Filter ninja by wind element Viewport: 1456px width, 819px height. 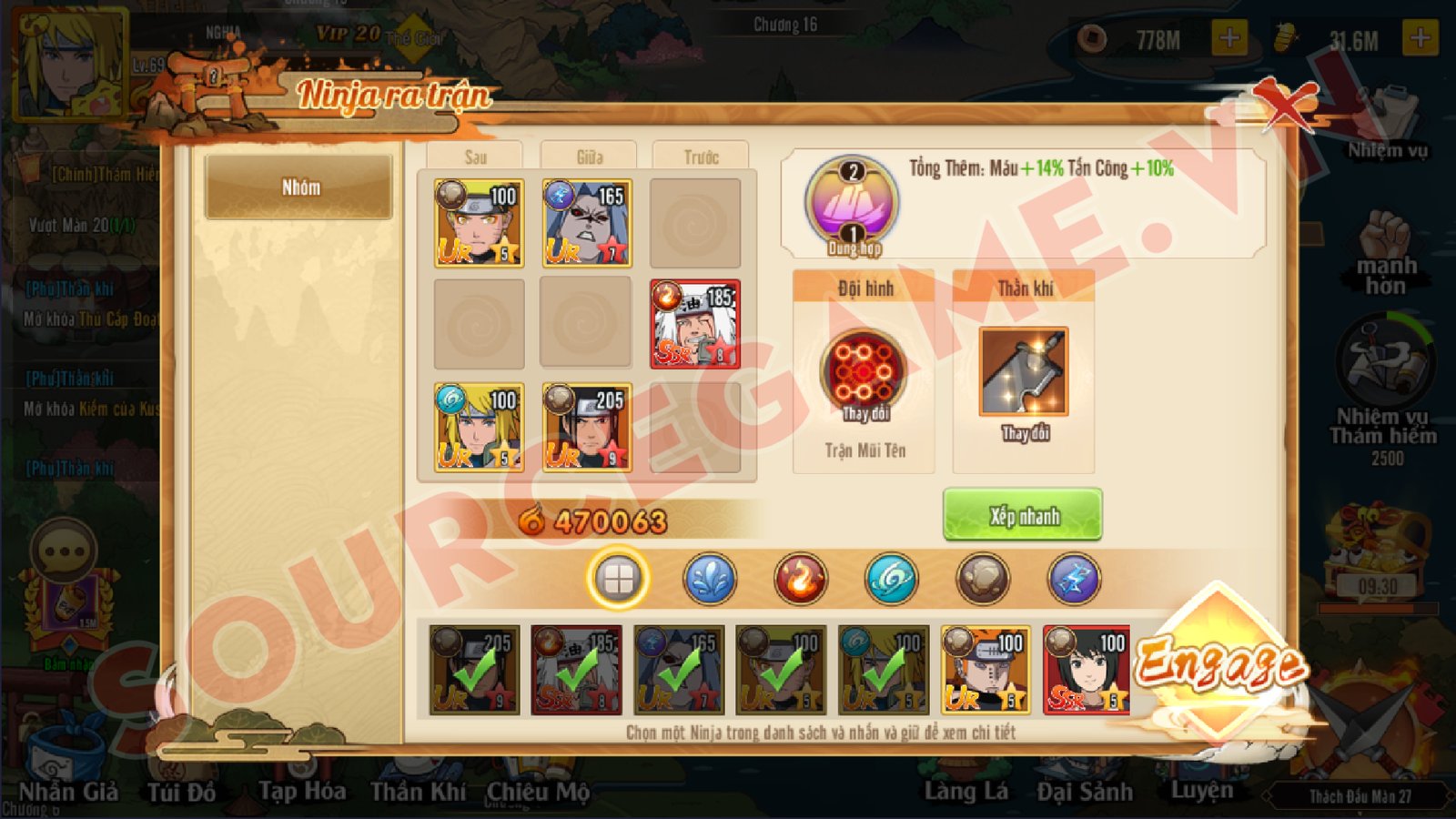(x=892, y=578)
